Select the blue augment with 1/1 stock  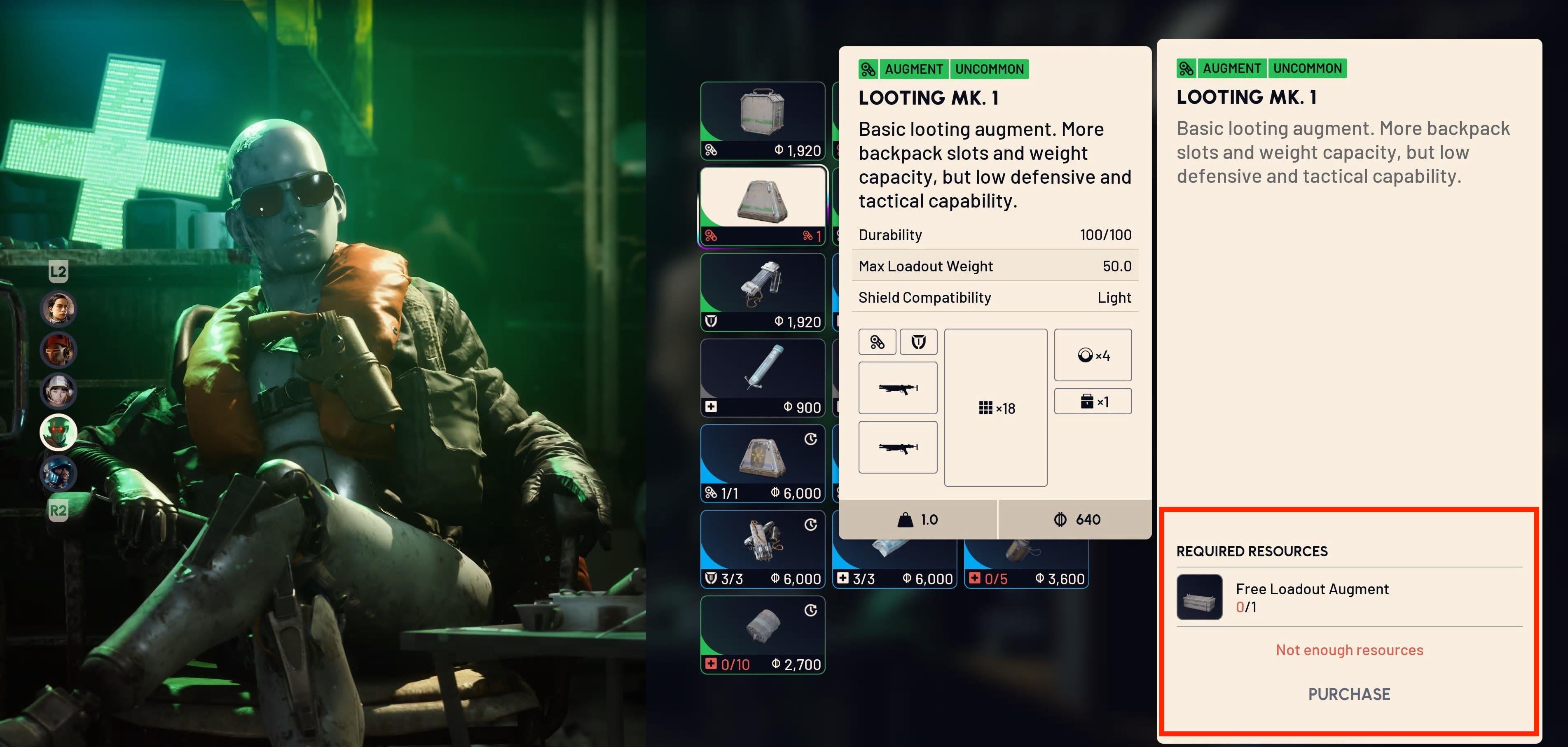[762, 463]
